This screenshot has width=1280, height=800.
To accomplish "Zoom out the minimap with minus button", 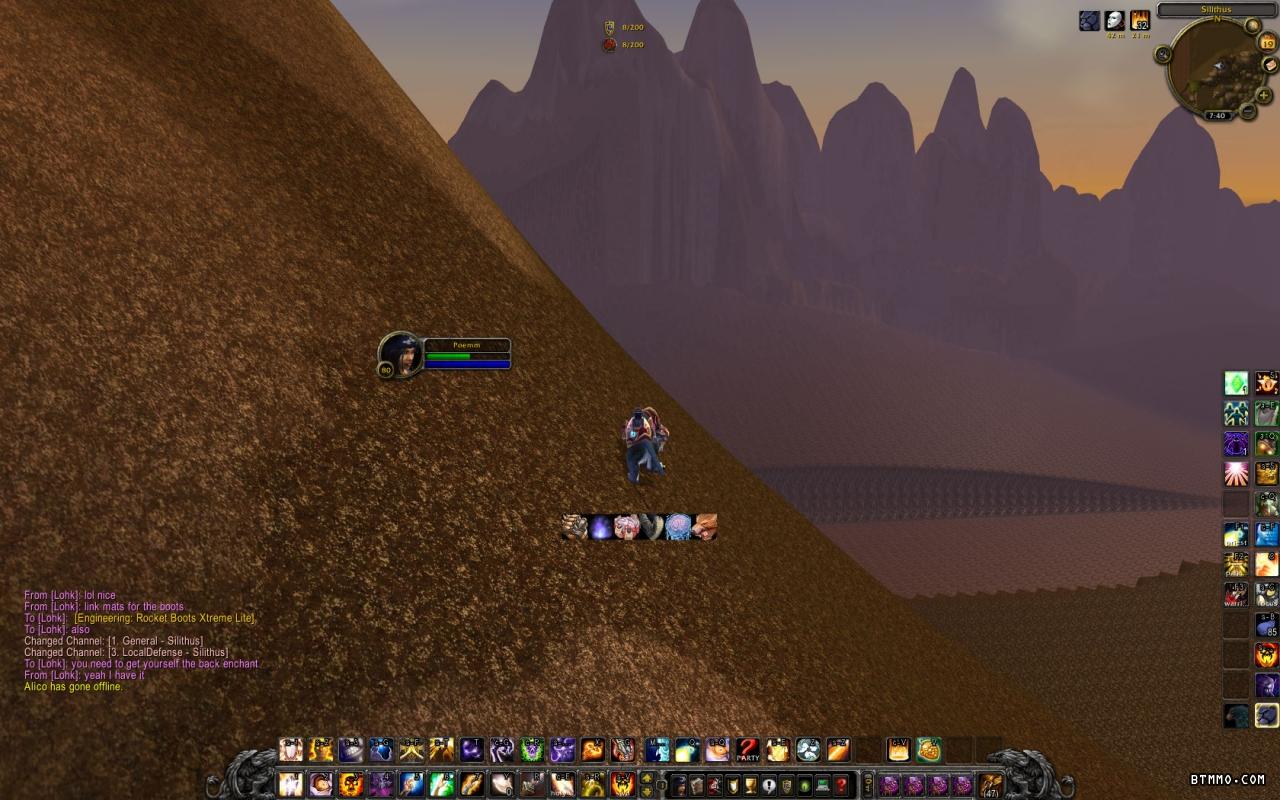I will (1247, 111).
